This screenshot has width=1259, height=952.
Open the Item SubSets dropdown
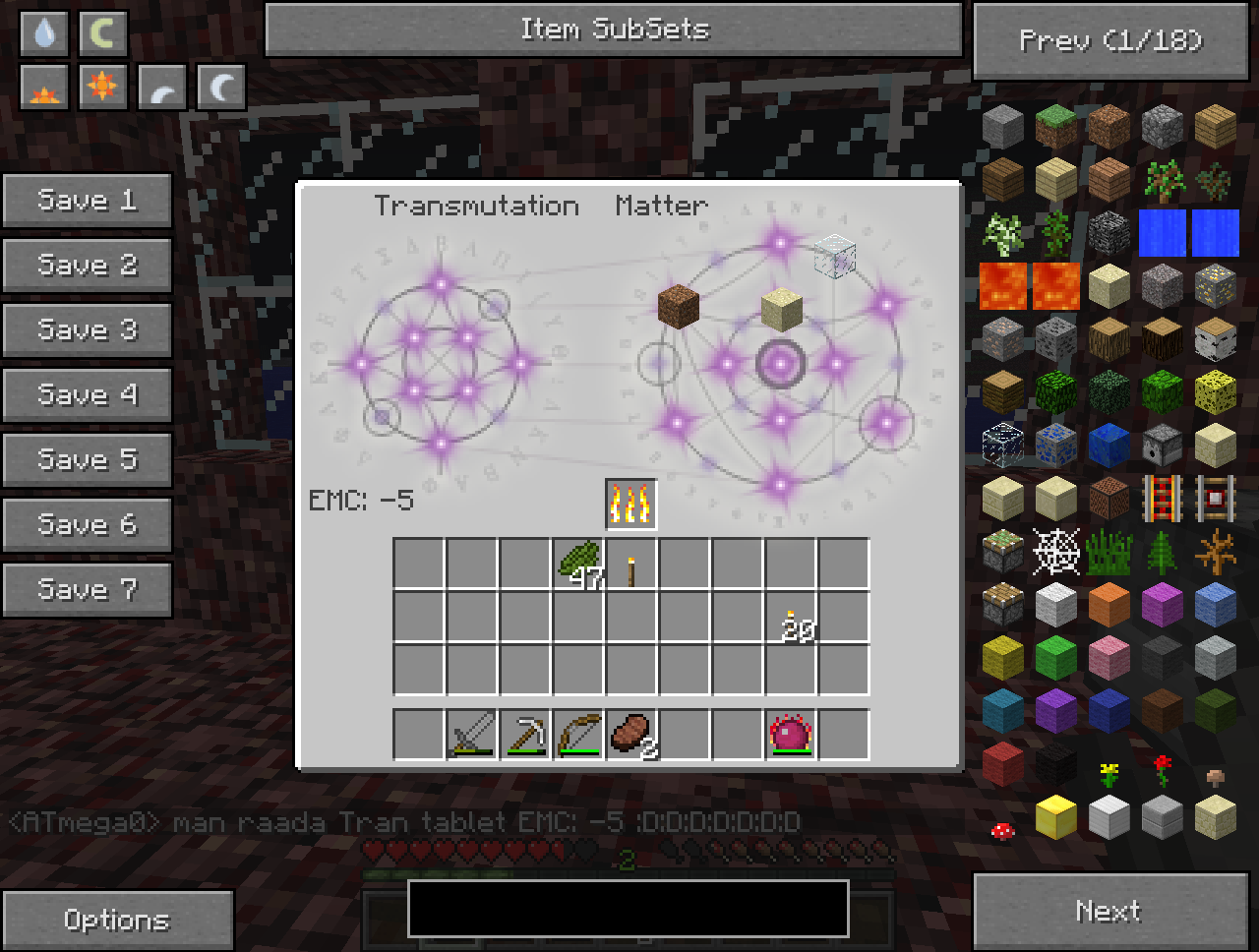[x=613, y=30]
